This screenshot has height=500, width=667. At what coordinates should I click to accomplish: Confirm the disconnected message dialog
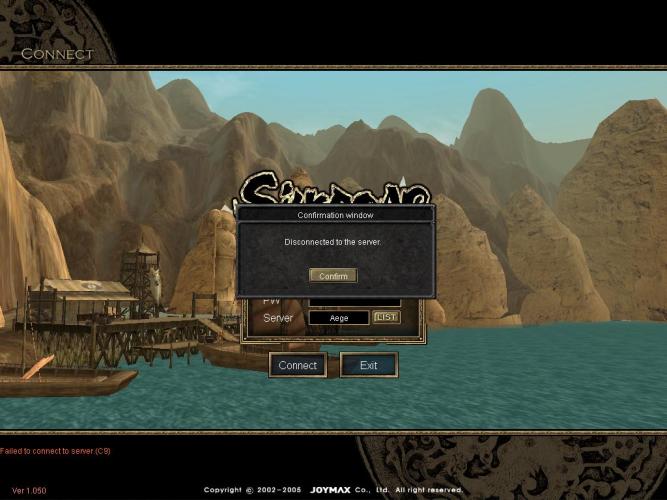pyautogui.click(x=333, y=275)
